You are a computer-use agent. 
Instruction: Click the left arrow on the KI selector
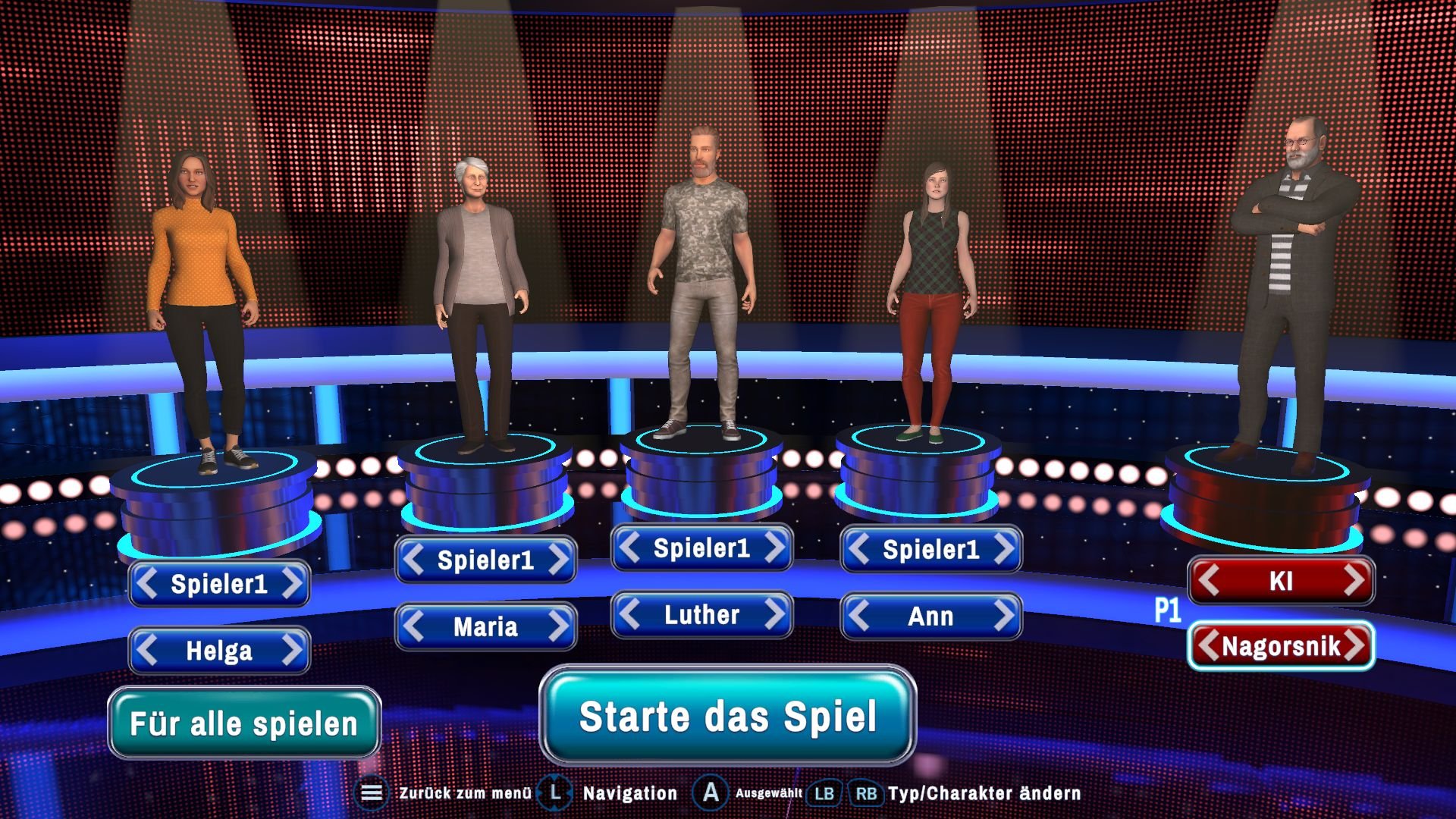[x=1211, y=579]
